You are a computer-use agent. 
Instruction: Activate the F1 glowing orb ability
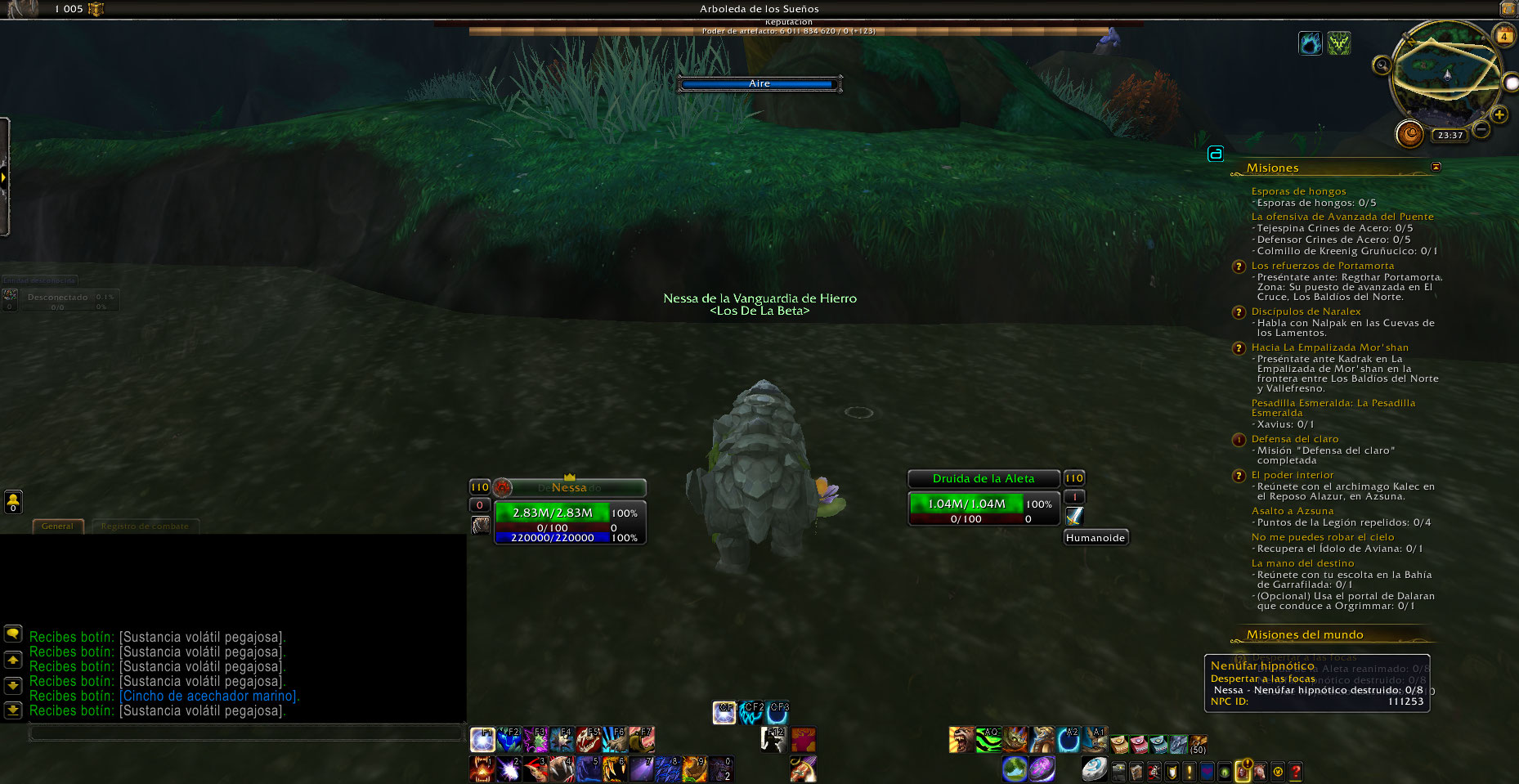(482, 740)
